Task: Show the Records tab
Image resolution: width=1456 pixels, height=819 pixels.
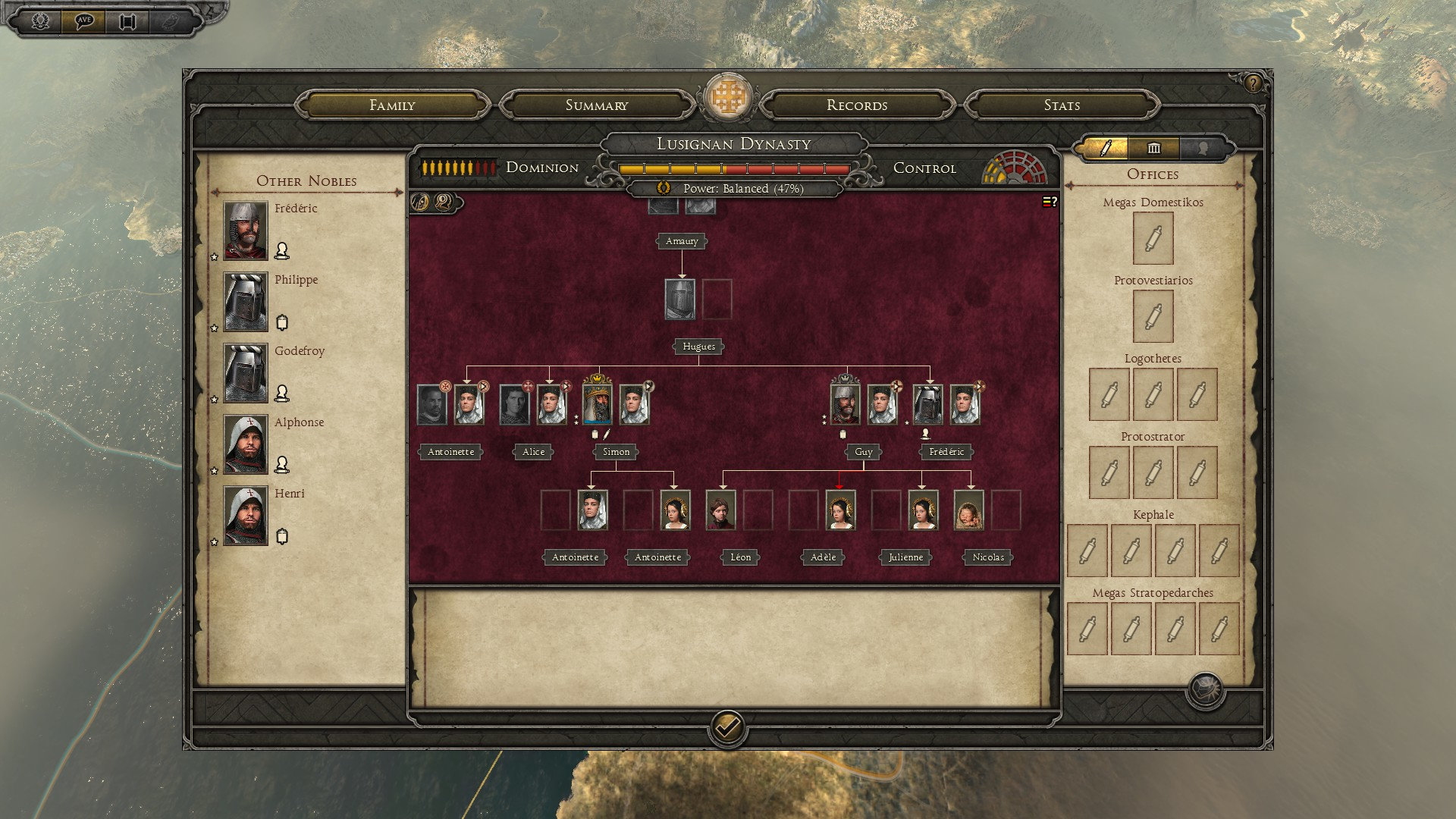Action: 856,105
